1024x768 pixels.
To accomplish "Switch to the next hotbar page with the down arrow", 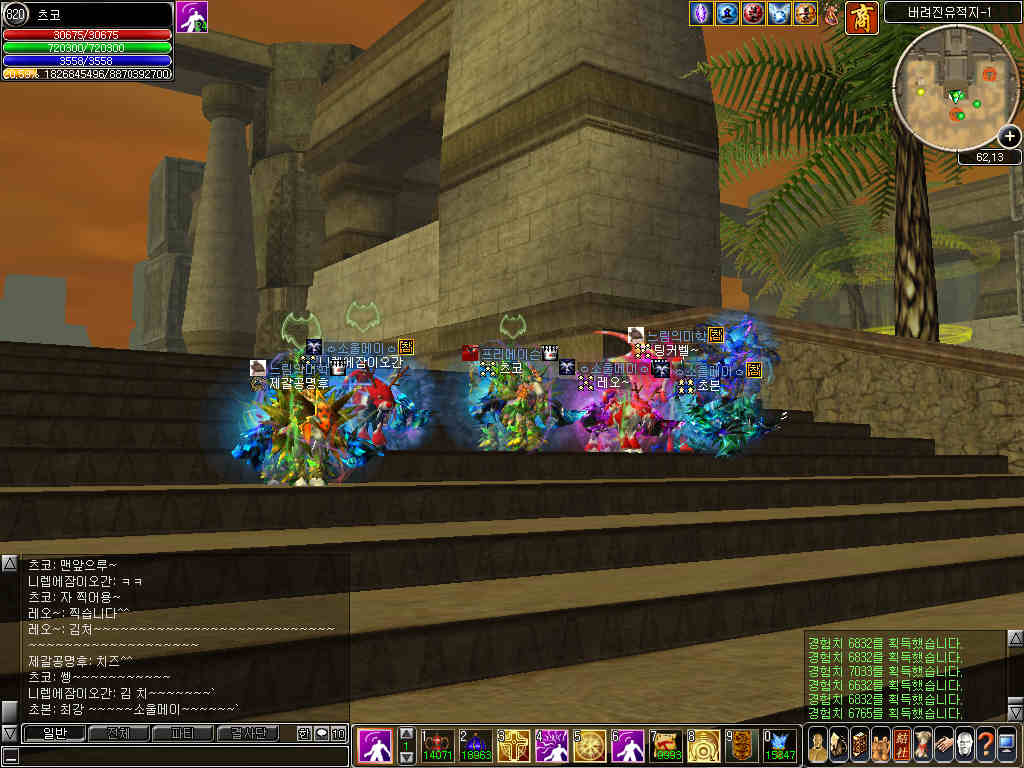I will point(407,758).
